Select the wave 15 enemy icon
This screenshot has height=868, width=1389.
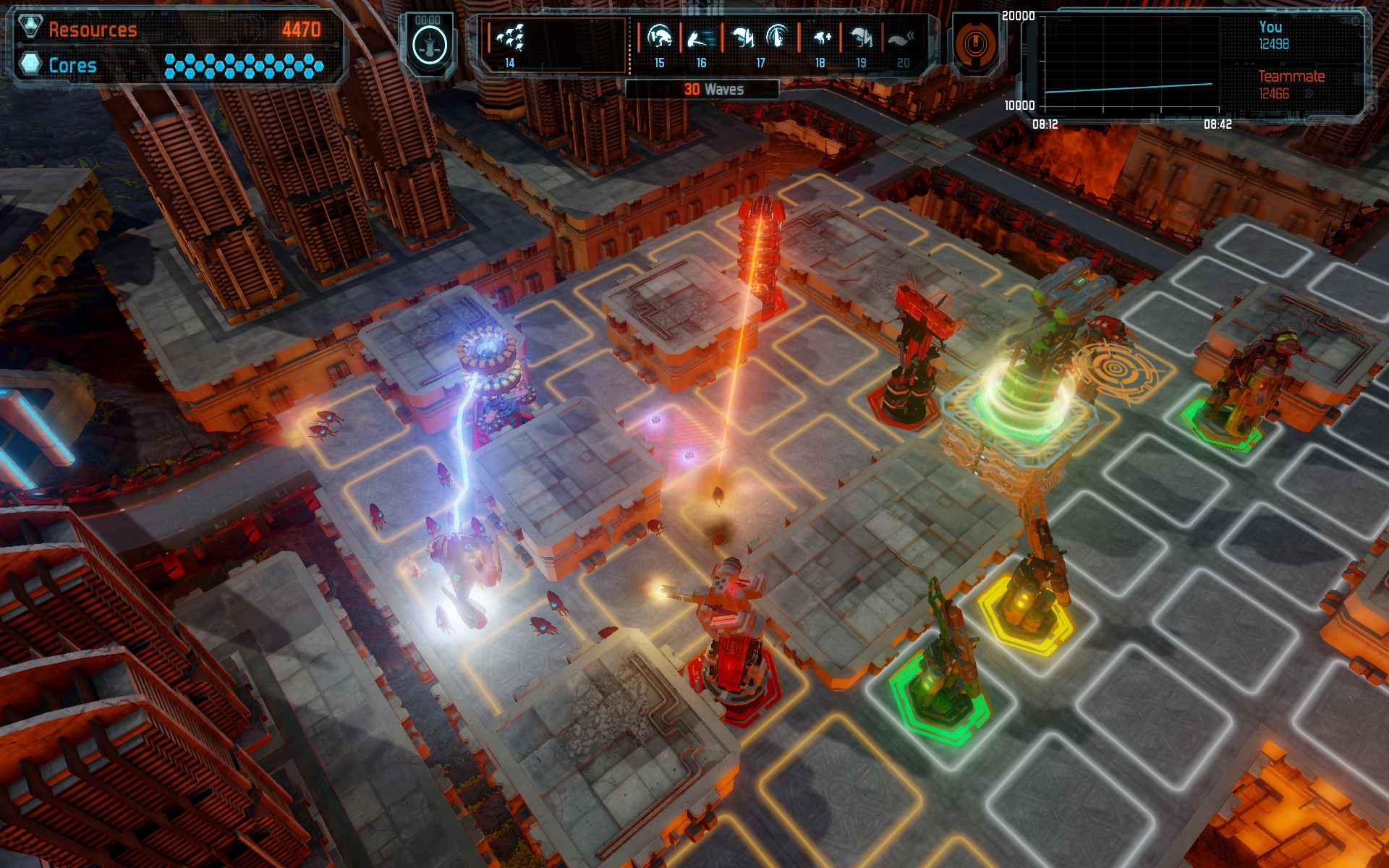[659, 36]
